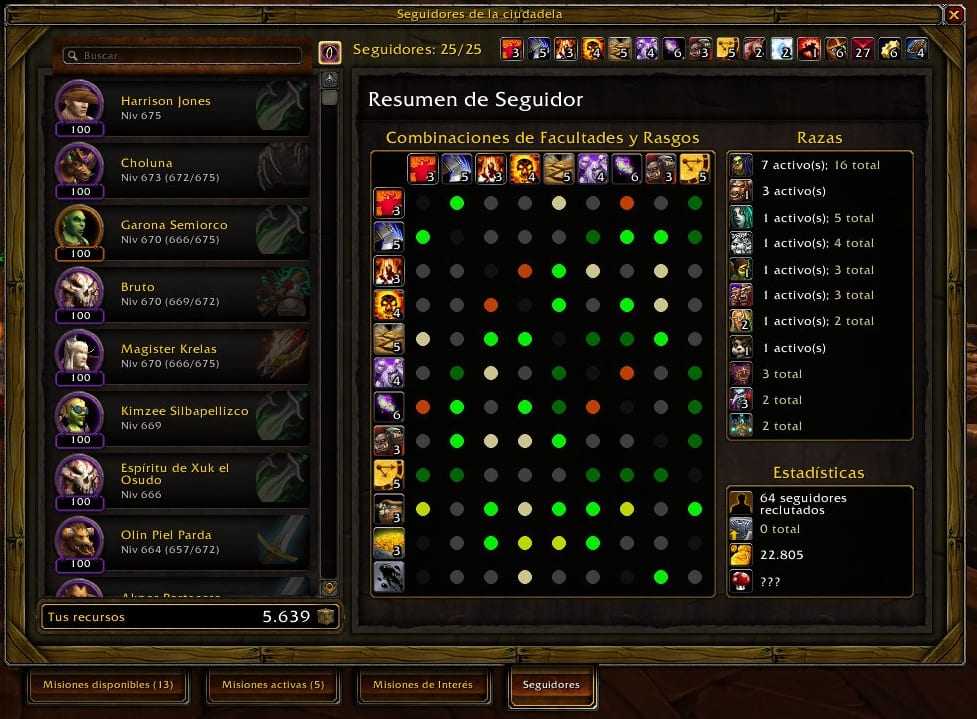Click the follower list scroll-up arrow
The width and height of the screenshot is (977, 719).
(329, 78)
